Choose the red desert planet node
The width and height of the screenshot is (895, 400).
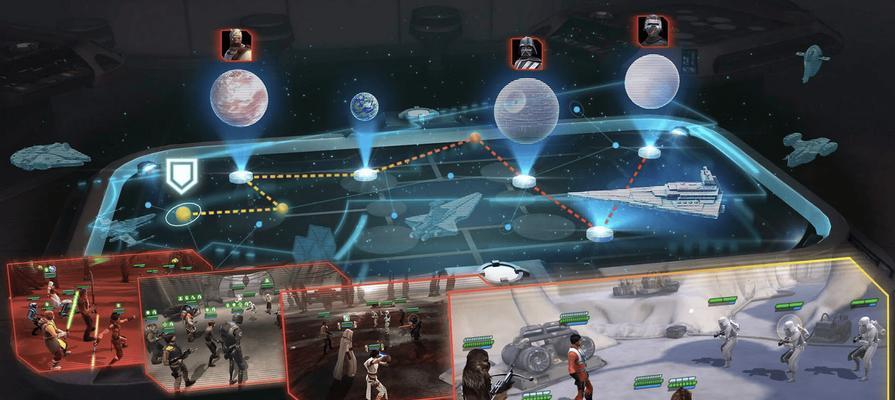pyautogui.click(x=239, y=98)
